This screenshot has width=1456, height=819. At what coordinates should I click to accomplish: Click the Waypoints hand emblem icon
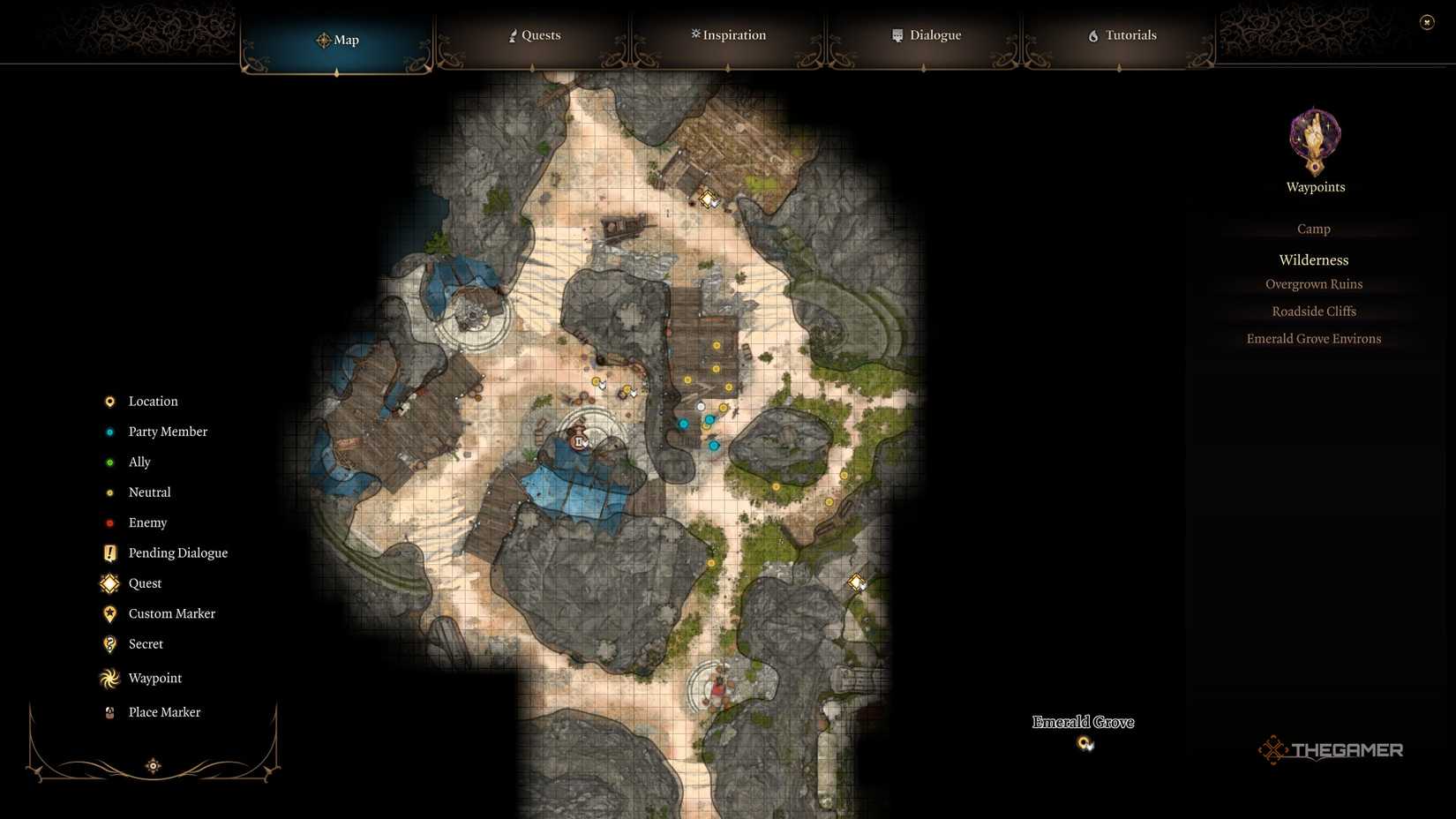pyautogui.click(x=1314, y=139)
